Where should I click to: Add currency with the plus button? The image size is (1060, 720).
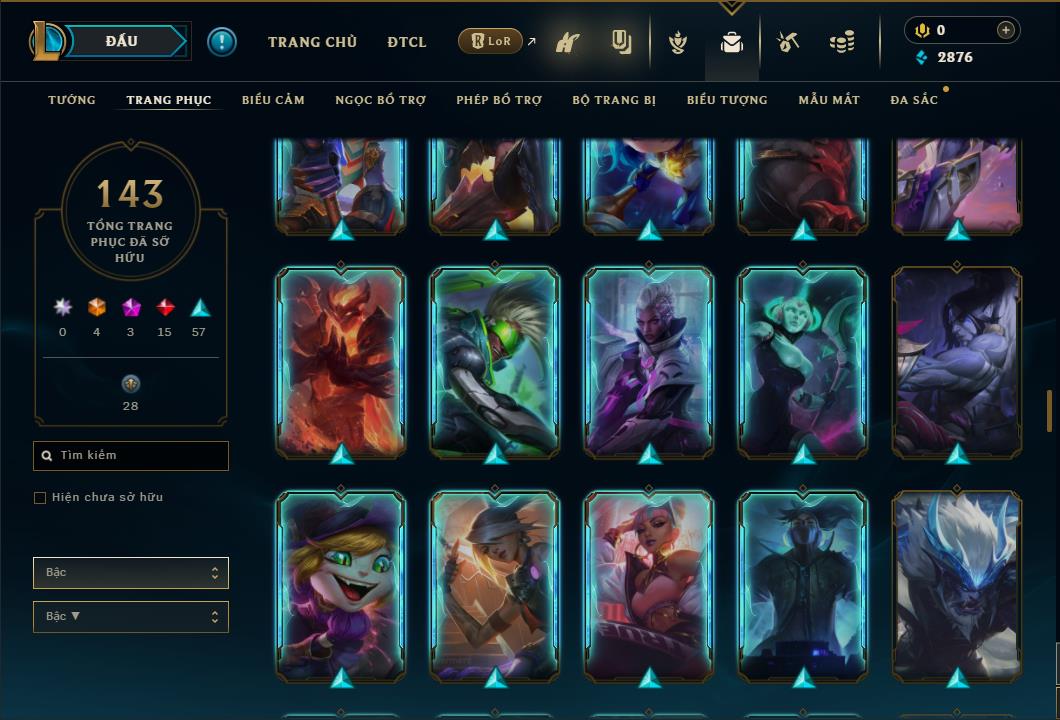click(x=1006, y=30)
